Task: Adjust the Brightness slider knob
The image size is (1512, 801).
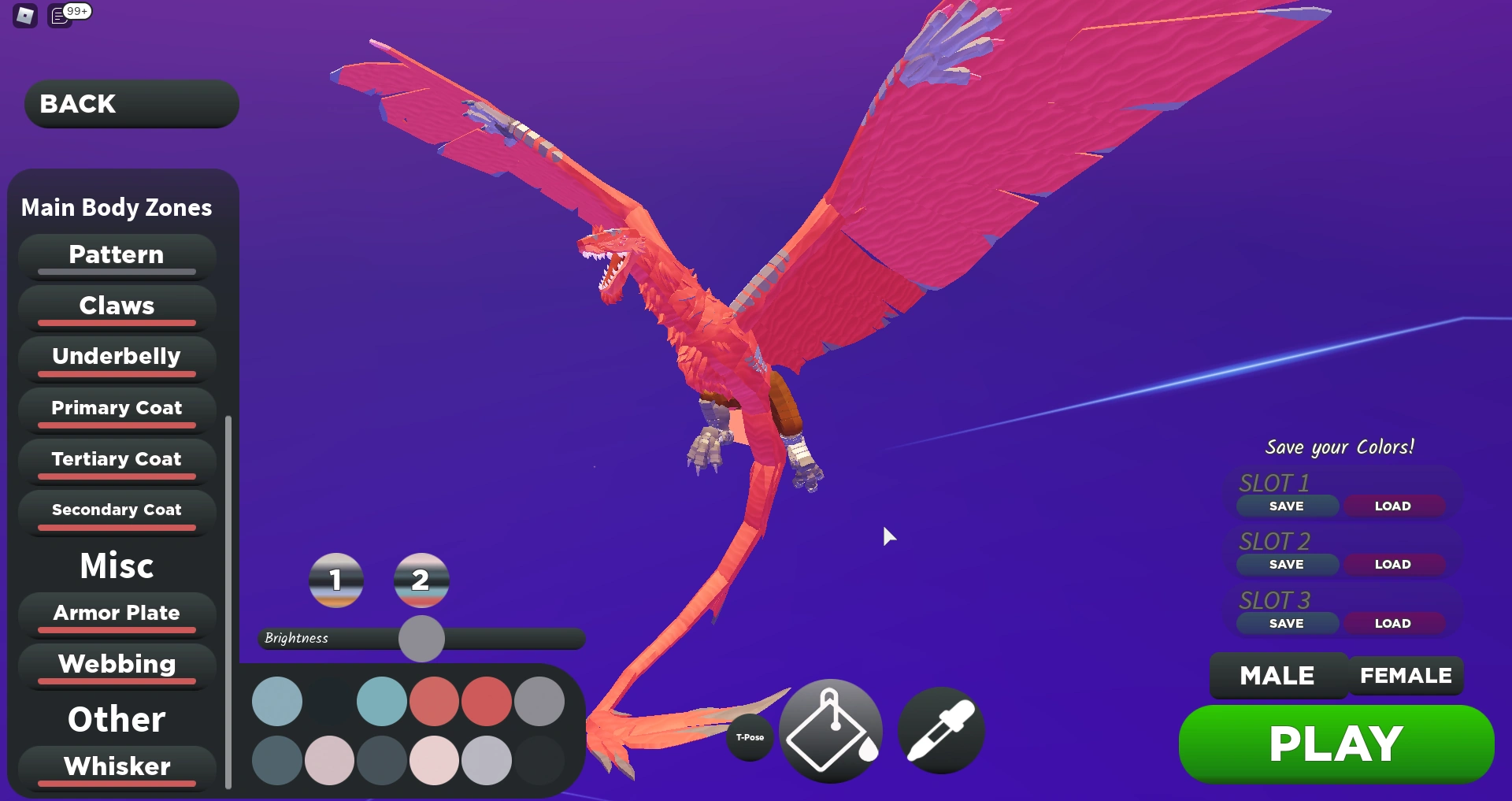Action: [x=421, y=640]
